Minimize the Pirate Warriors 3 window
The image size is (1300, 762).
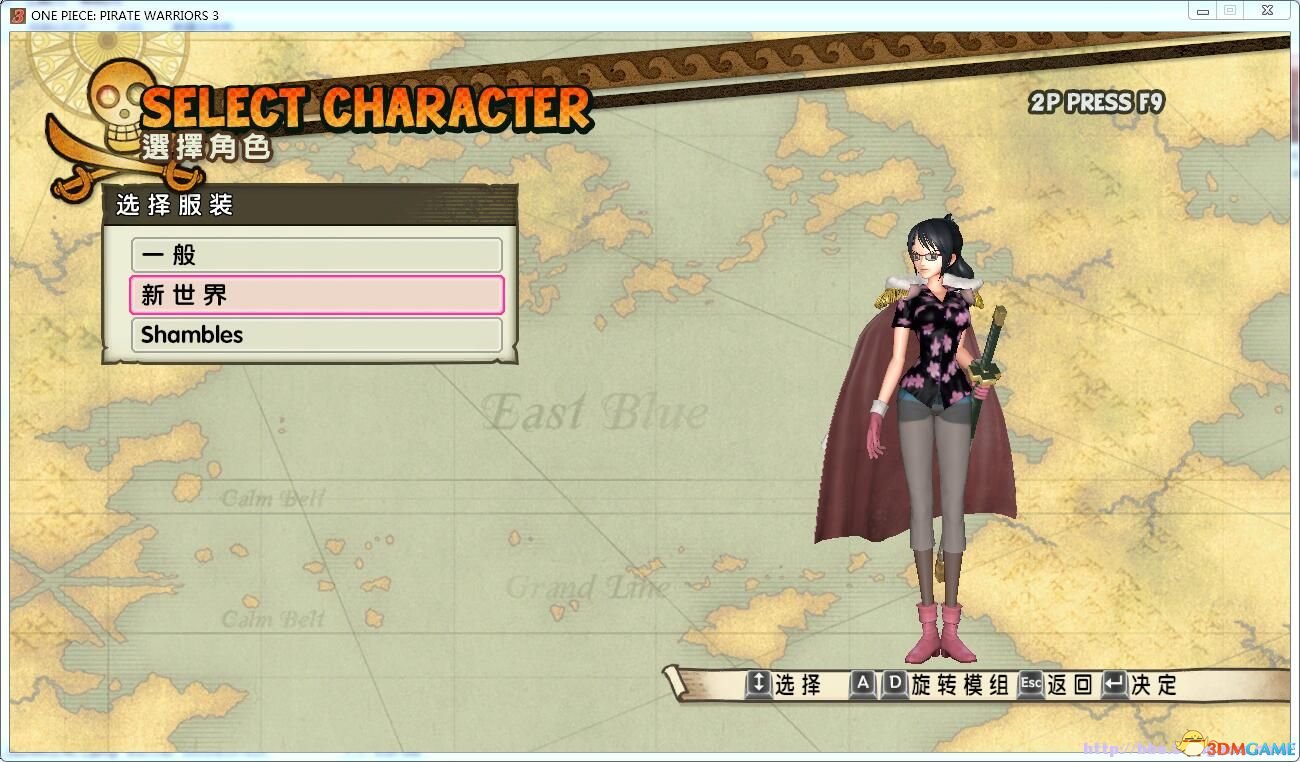(1203, 11)
